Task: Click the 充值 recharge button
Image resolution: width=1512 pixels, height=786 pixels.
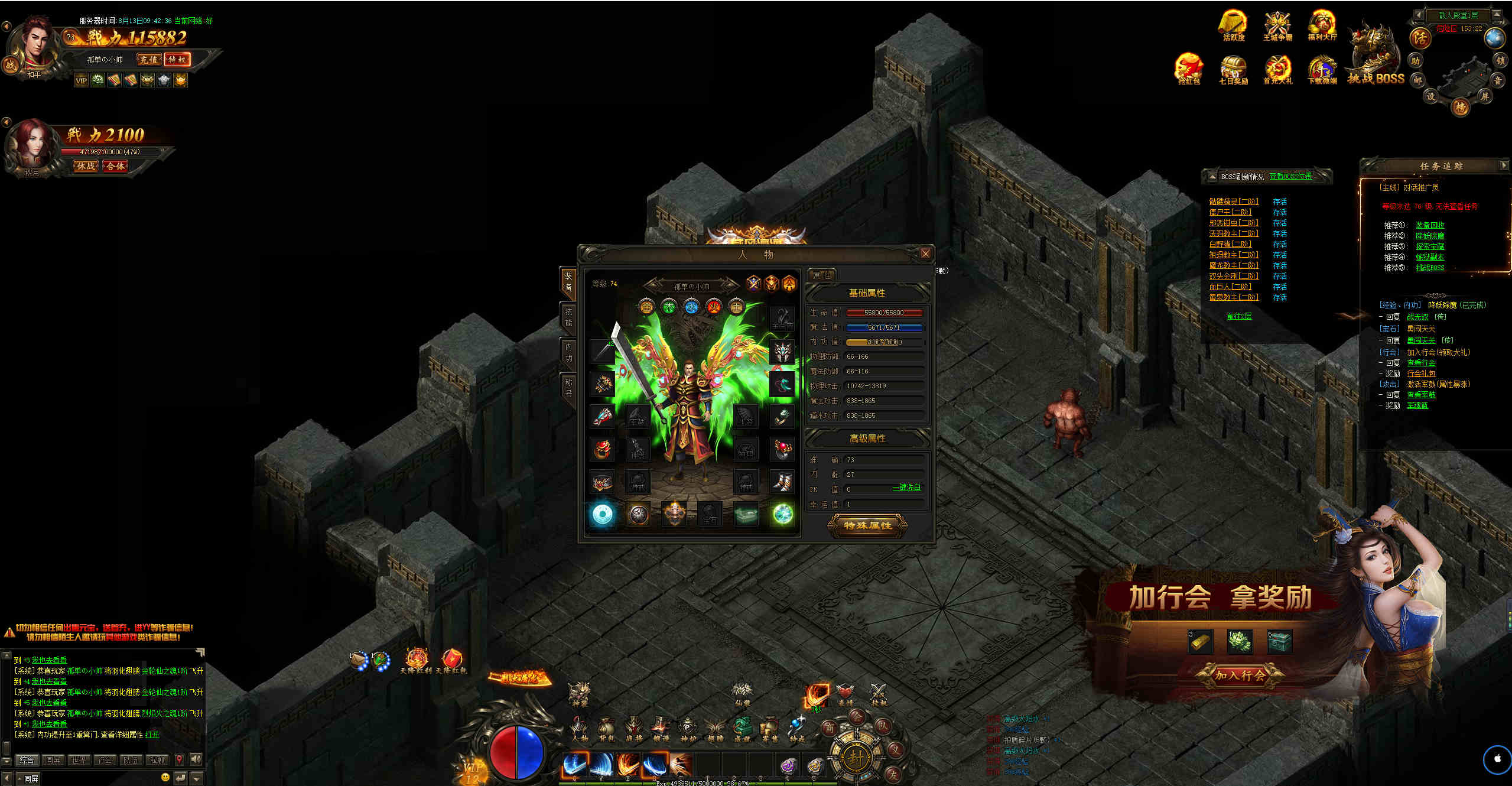Action: [x=148, y=60]
